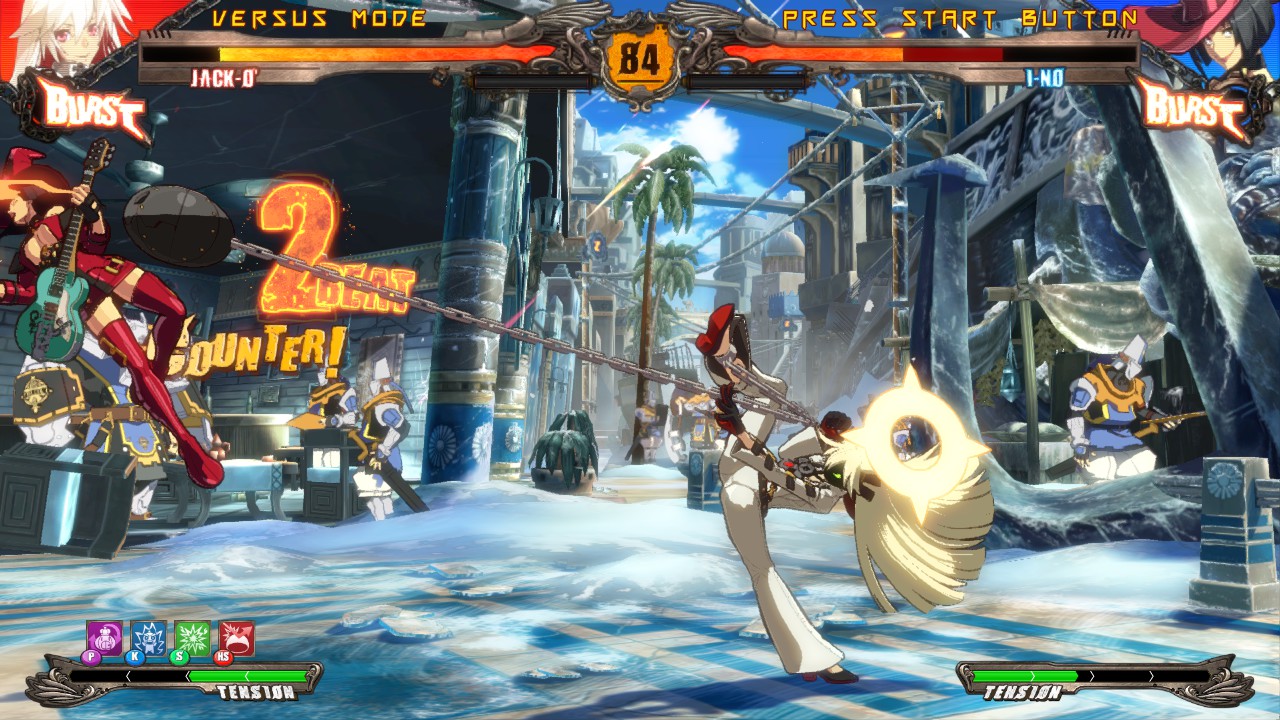The image size is (1280, 720).
Task: Click the P button badge below the purple icon
Action: coord(92,655)
